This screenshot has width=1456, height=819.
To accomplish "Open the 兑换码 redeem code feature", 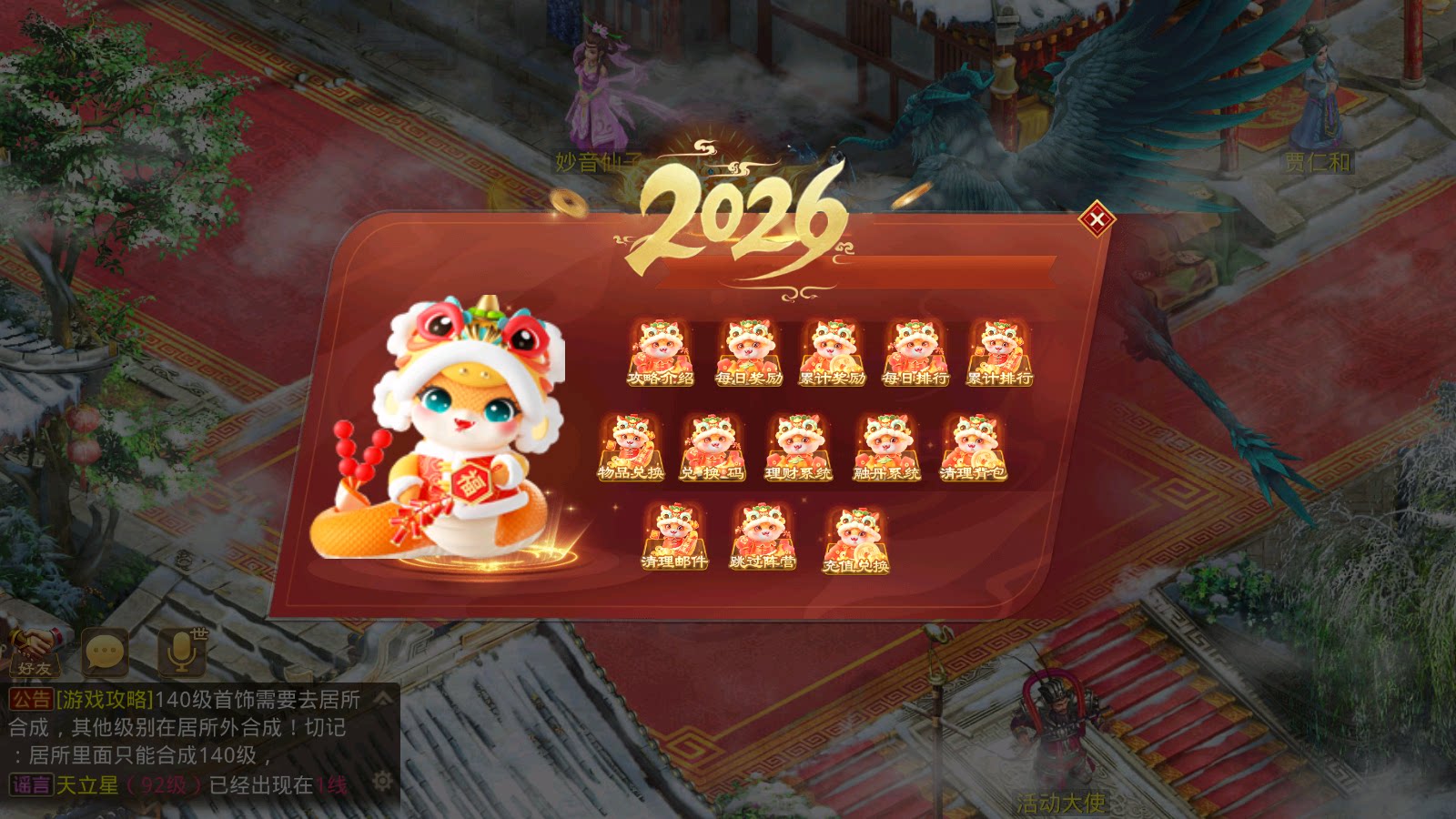I will 714,446.
